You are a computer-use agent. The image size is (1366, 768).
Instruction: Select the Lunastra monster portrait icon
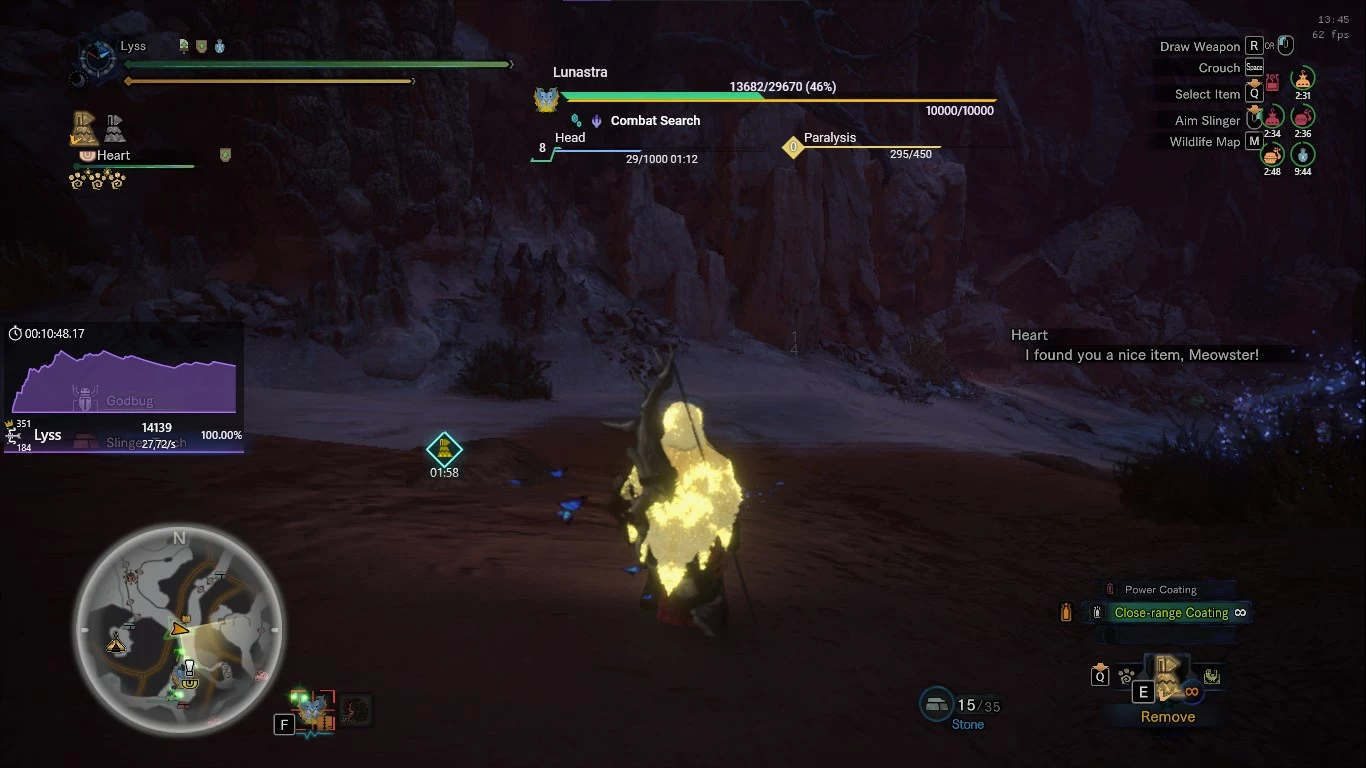[546, 99]
